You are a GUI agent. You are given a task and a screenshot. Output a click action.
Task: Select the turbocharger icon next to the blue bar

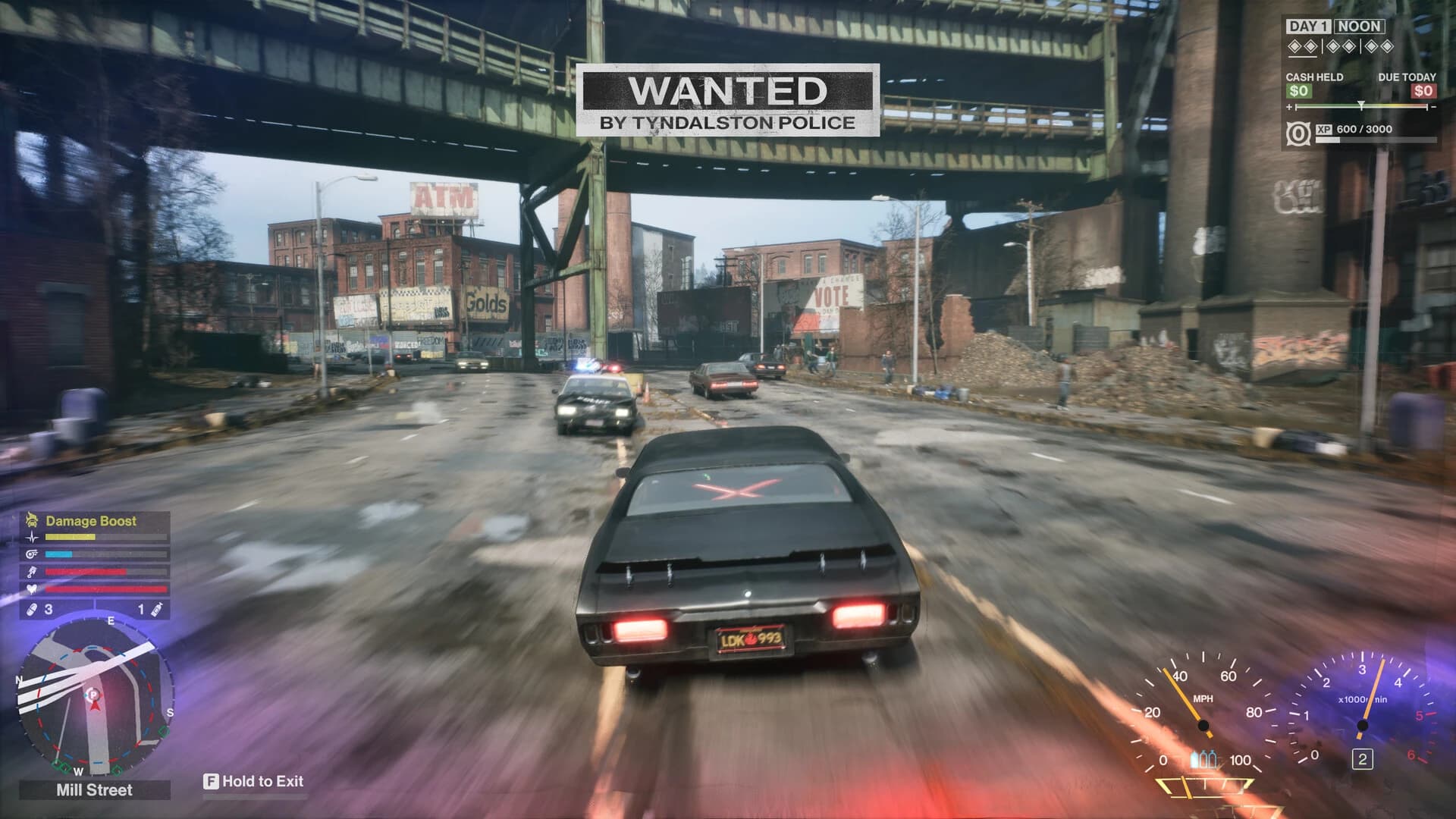[x=32, y=554]
